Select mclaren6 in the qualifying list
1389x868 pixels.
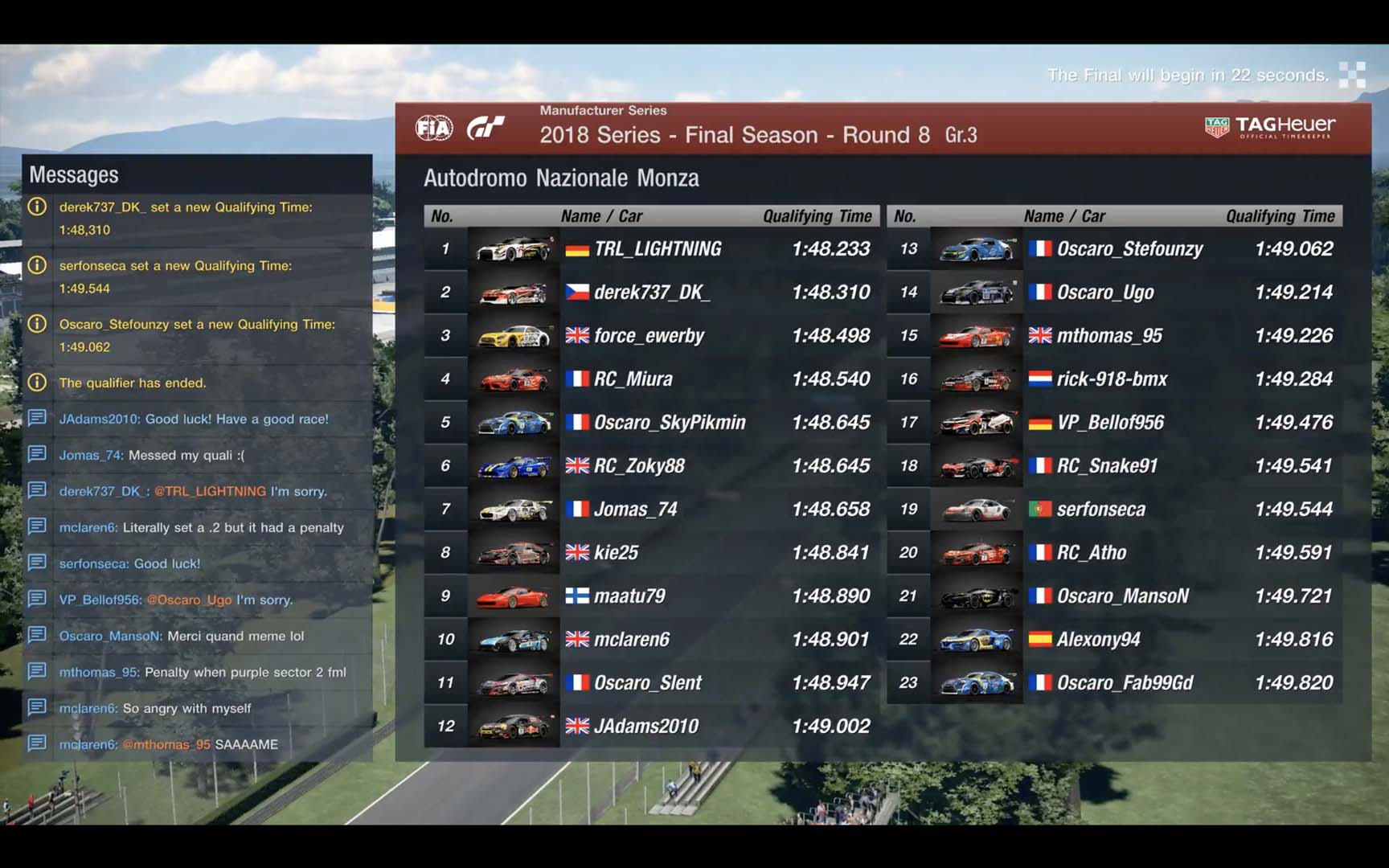(631, 640)
